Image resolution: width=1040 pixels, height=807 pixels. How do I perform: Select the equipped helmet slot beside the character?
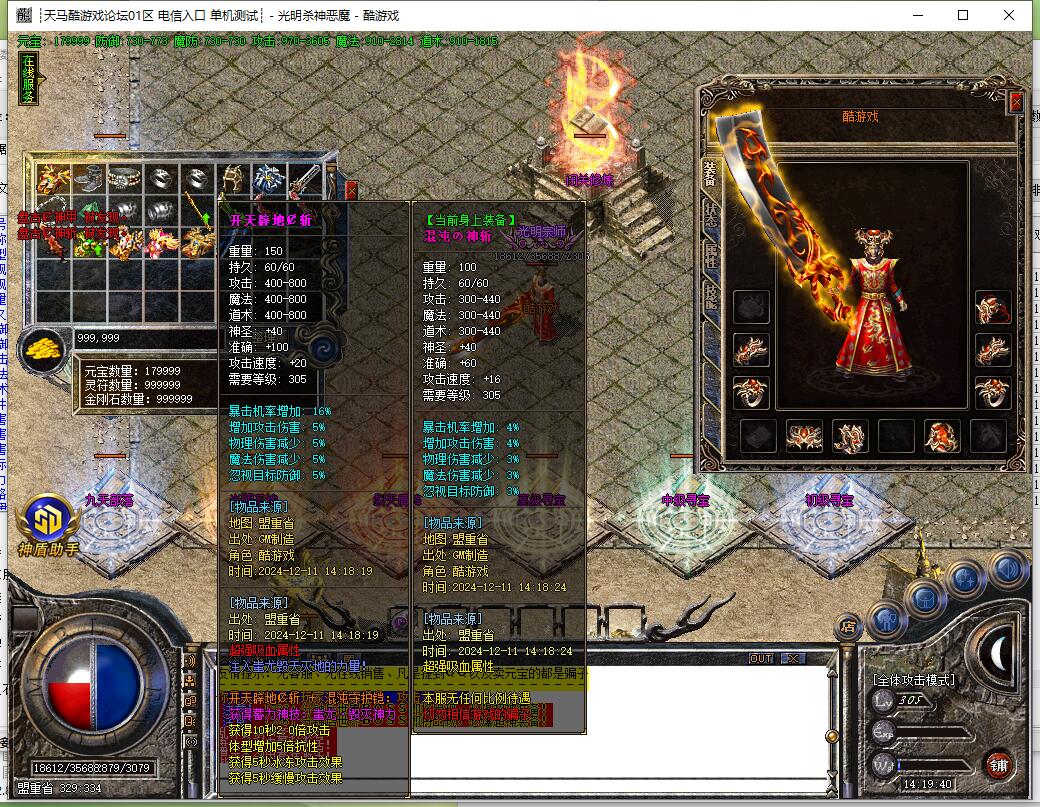click(x=993, y=307)
